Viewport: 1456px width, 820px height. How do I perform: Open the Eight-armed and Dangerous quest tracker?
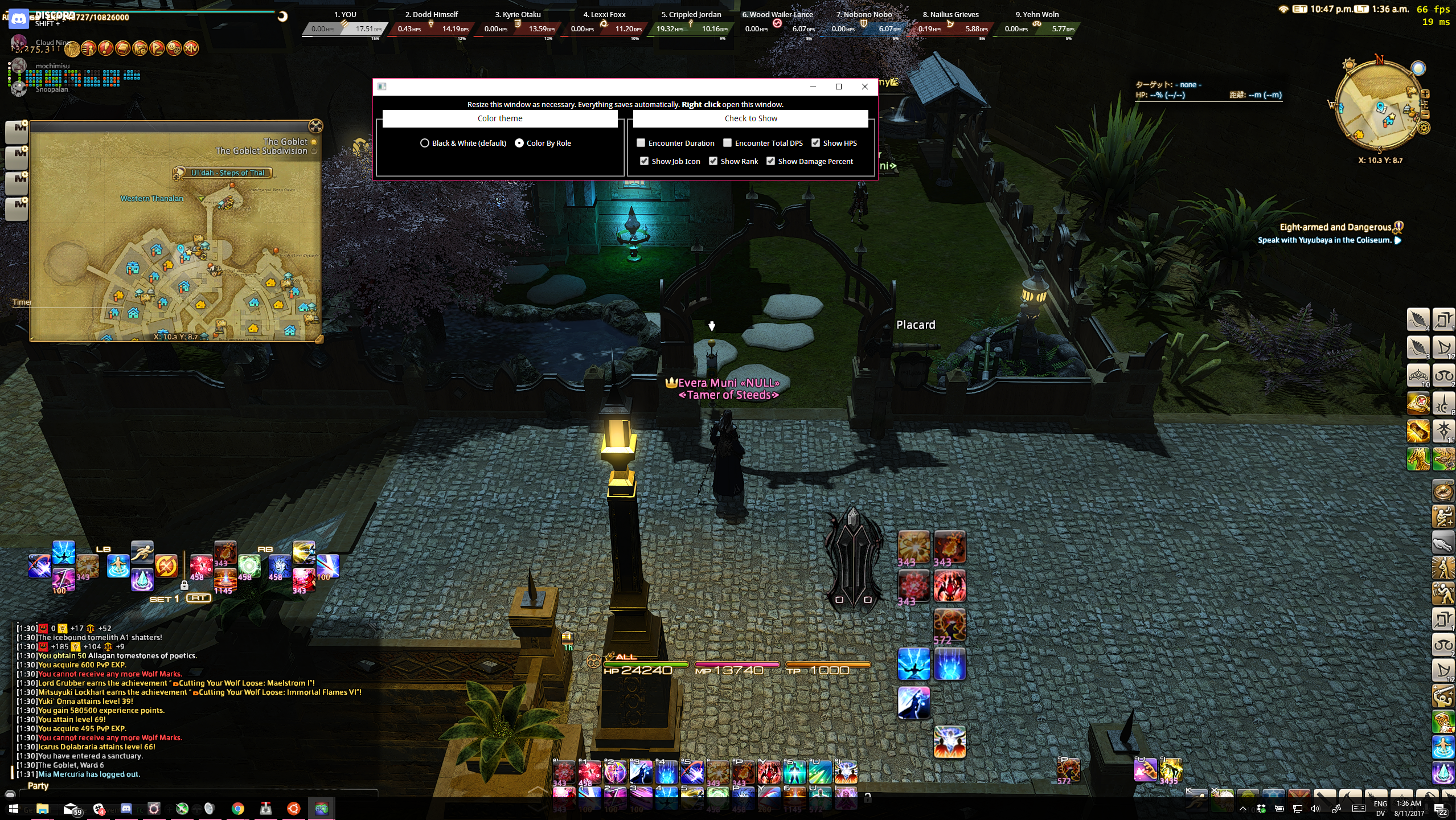pos(1335,227)
